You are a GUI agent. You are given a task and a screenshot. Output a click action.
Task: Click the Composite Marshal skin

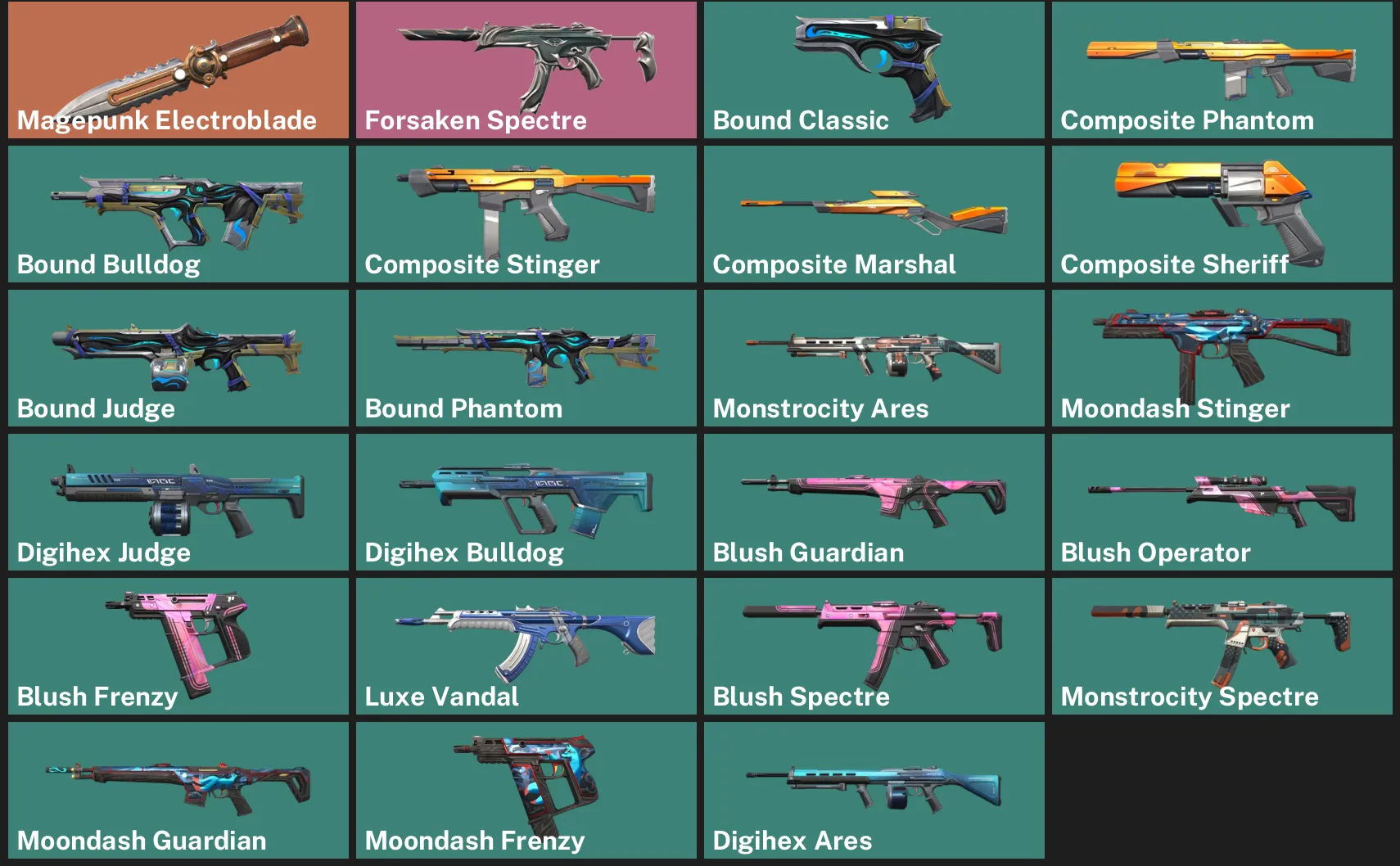coord(873,214)
